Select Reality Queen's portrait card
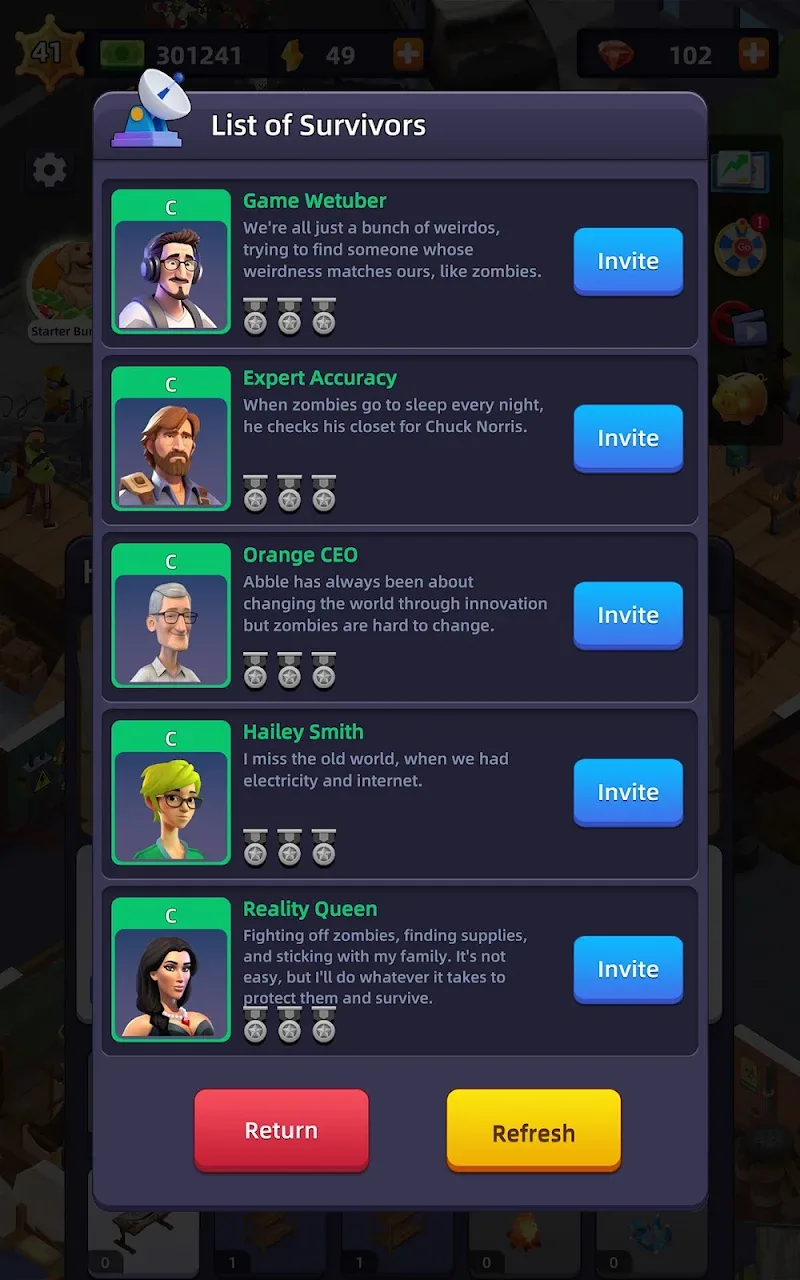This screenshot has width=800, height=1280. tap(171, 970)
